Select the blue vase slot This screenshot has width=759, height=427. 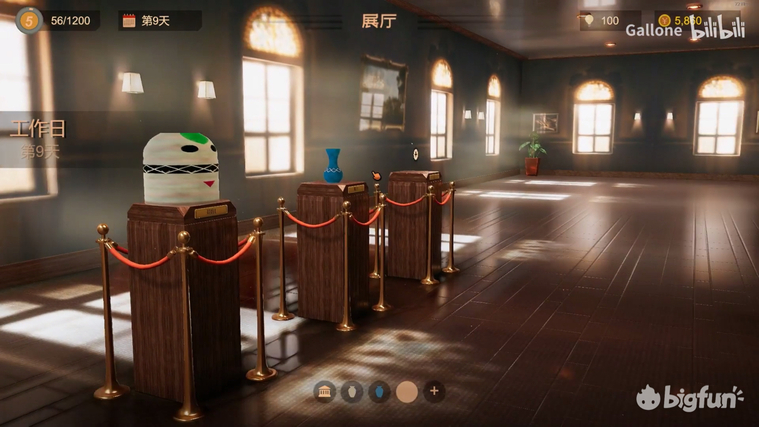[x=379, y=391]
